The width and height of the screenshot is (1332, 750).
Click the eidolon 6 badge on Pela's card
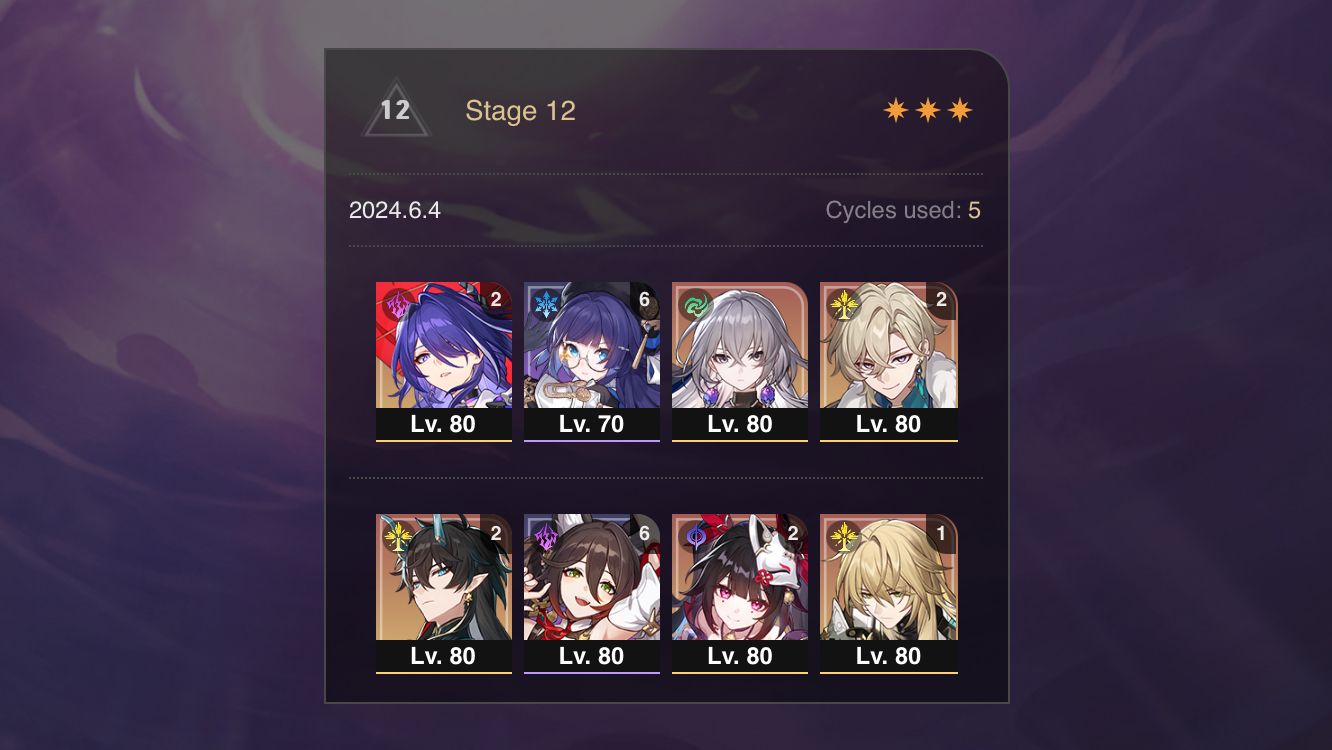click(x=643, y=297)
